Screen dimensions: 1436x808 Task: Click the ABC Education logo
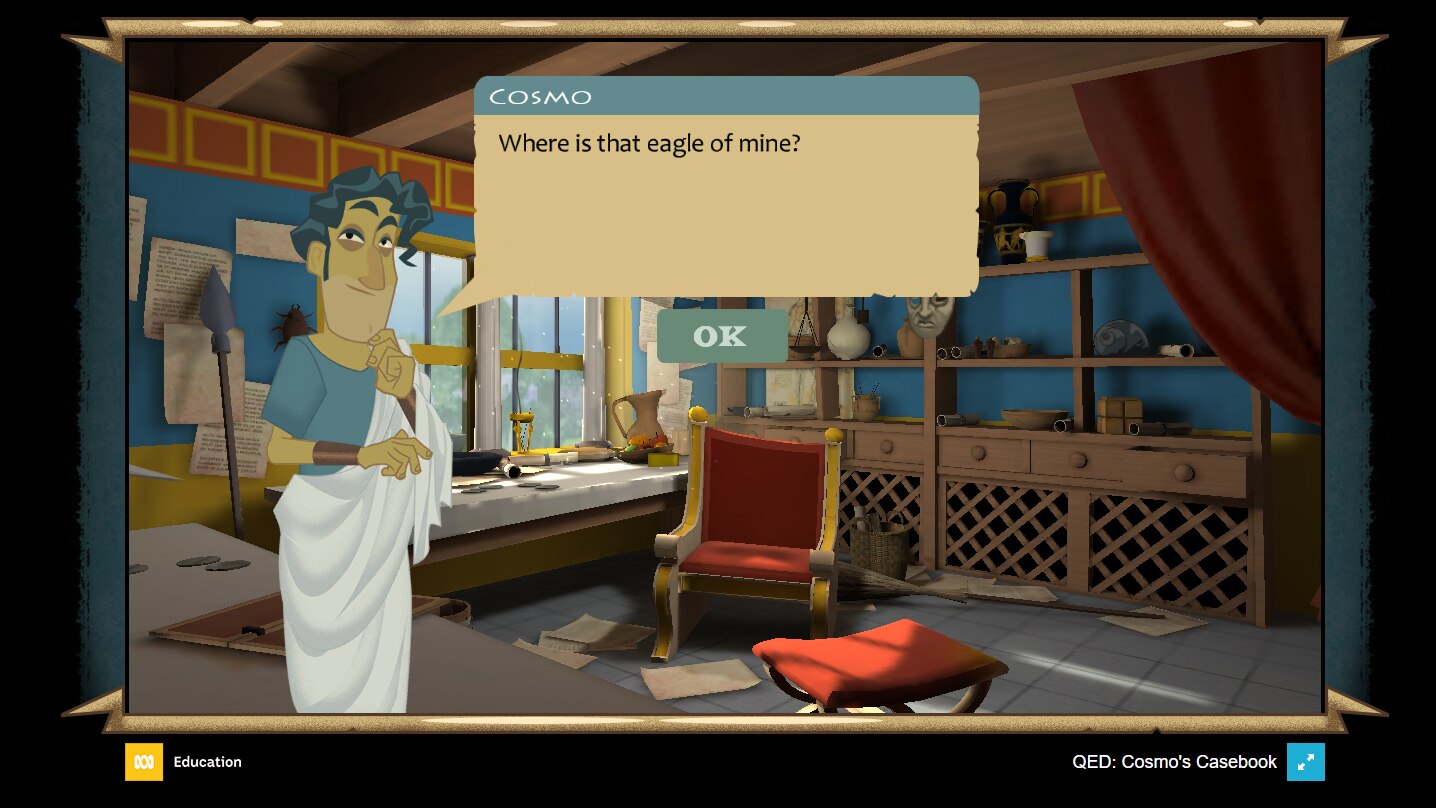[x=144, y=762]
